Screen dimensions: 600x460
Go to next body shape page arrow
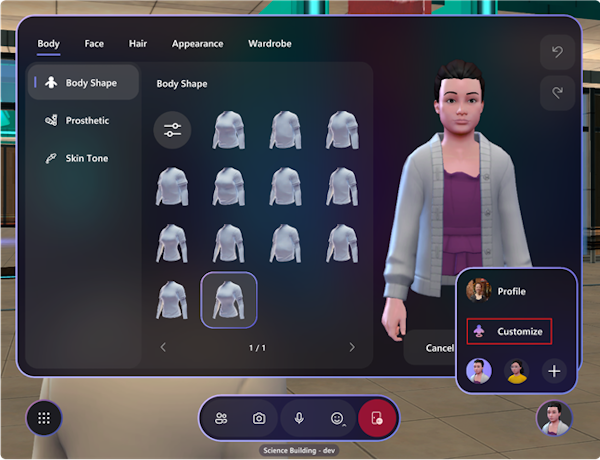coord(352,347)
